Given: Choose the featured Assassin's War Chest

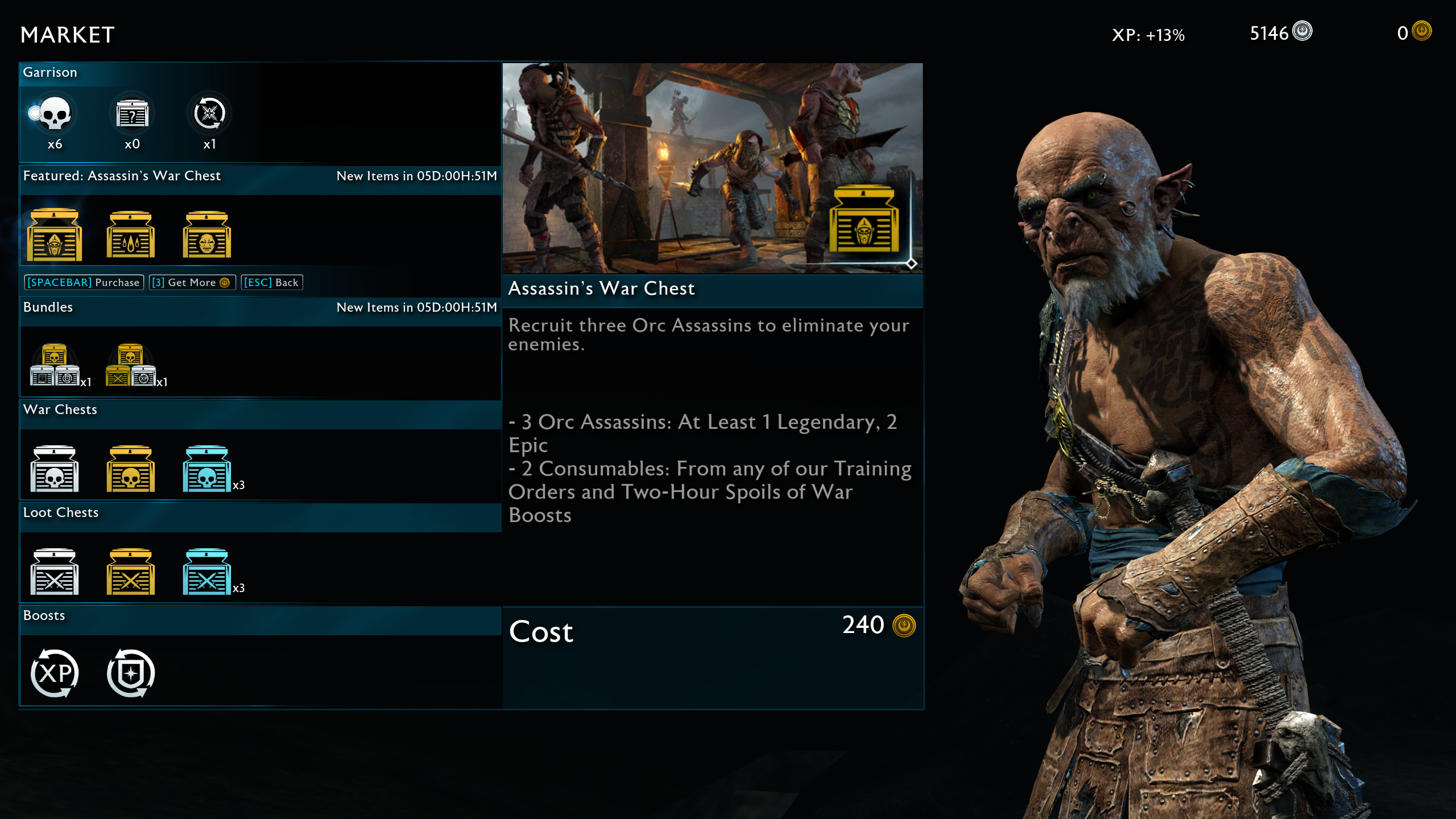Looking at the screenshot, I should coord(55,235).
